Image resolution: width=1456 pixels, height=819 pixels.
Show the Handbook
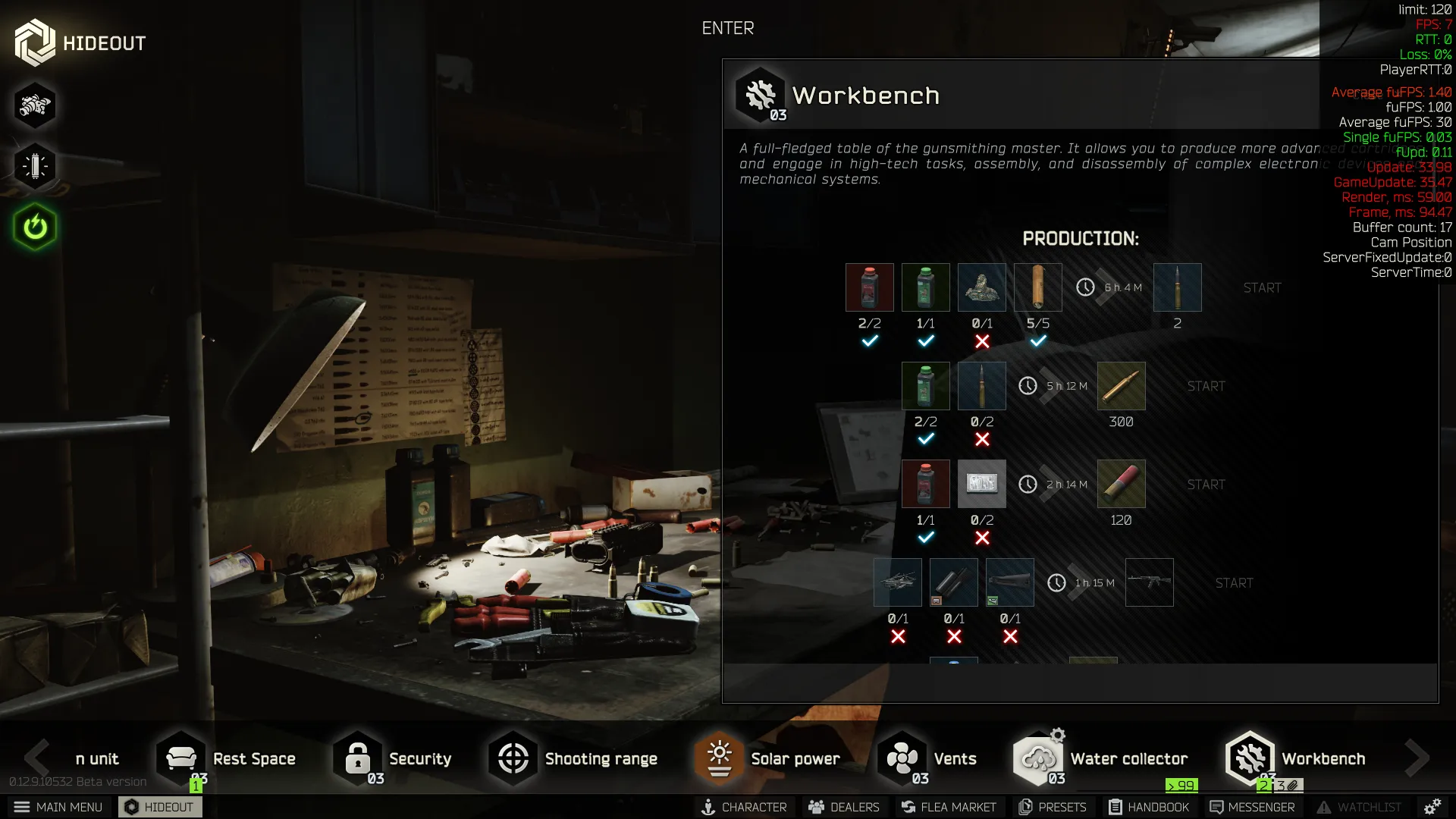pos(1149,807)
